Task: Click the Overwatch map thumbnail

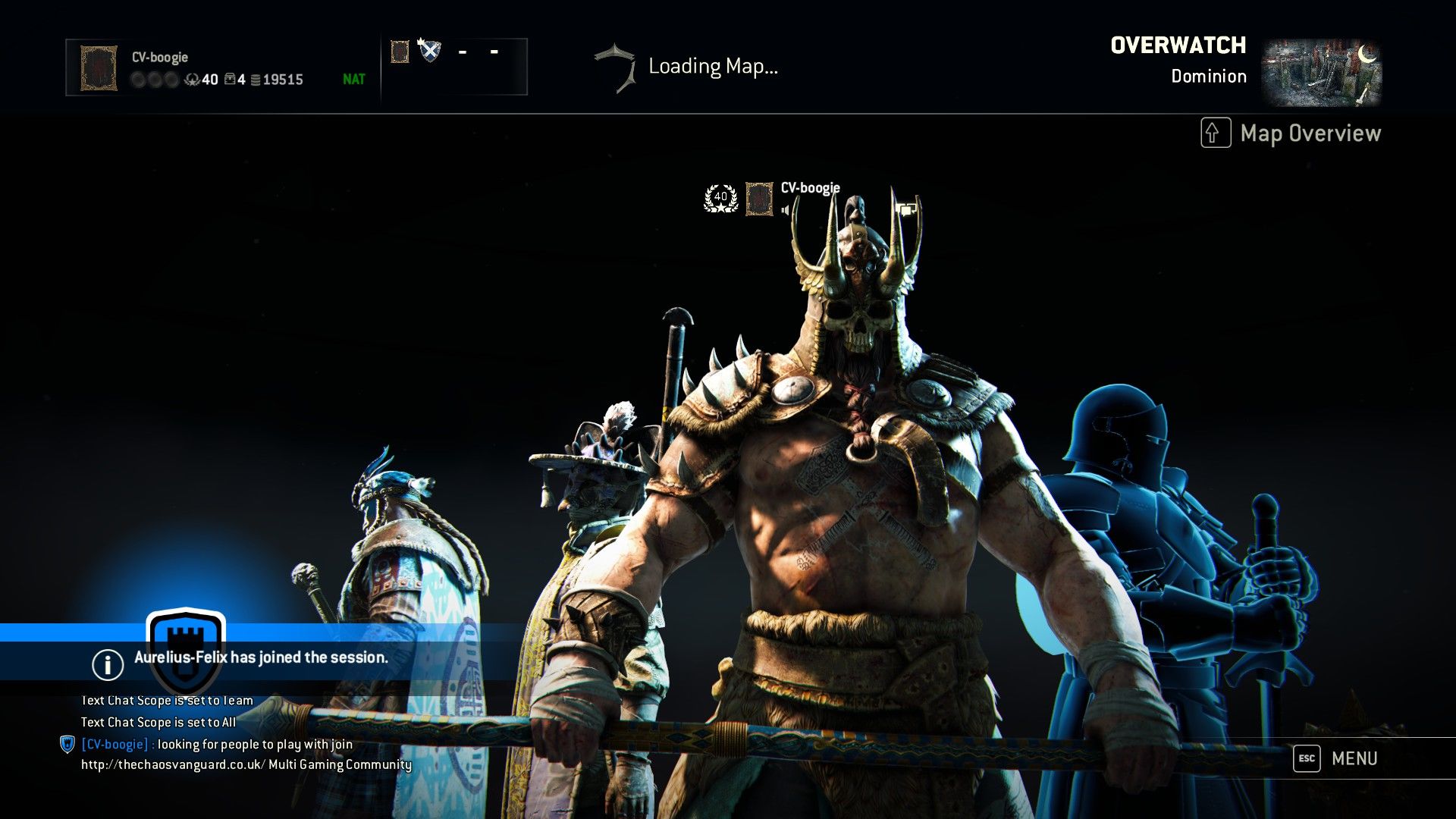Action: click(x=1321, y=72)
